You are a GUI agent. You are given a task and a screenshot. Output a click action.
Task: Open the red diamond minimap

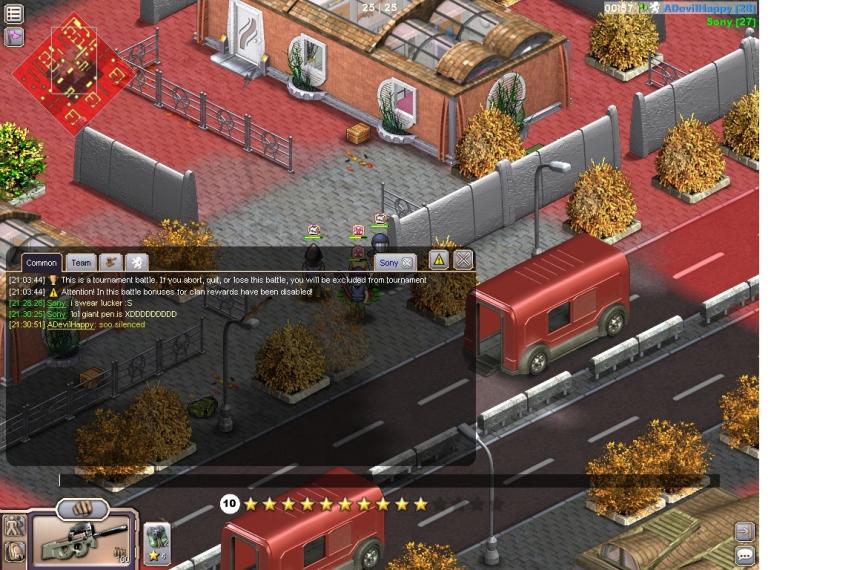point(72,73)
